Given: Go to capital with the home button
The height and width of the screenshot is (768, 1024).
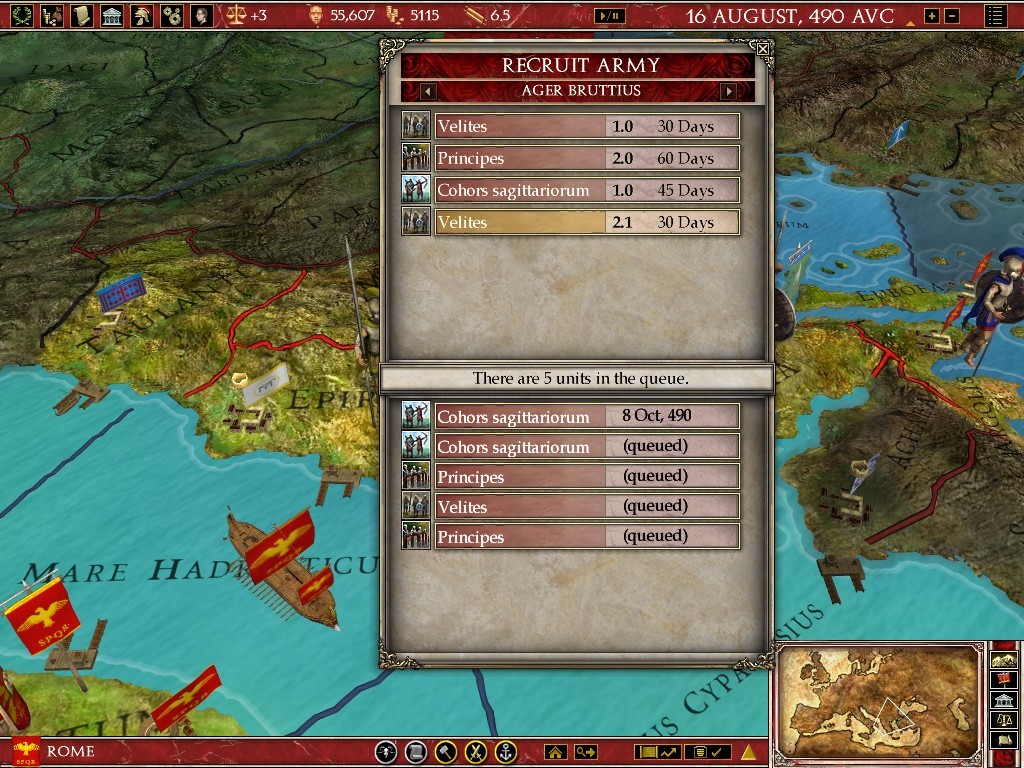Looking at the screenshot, I should coord(555,752).
